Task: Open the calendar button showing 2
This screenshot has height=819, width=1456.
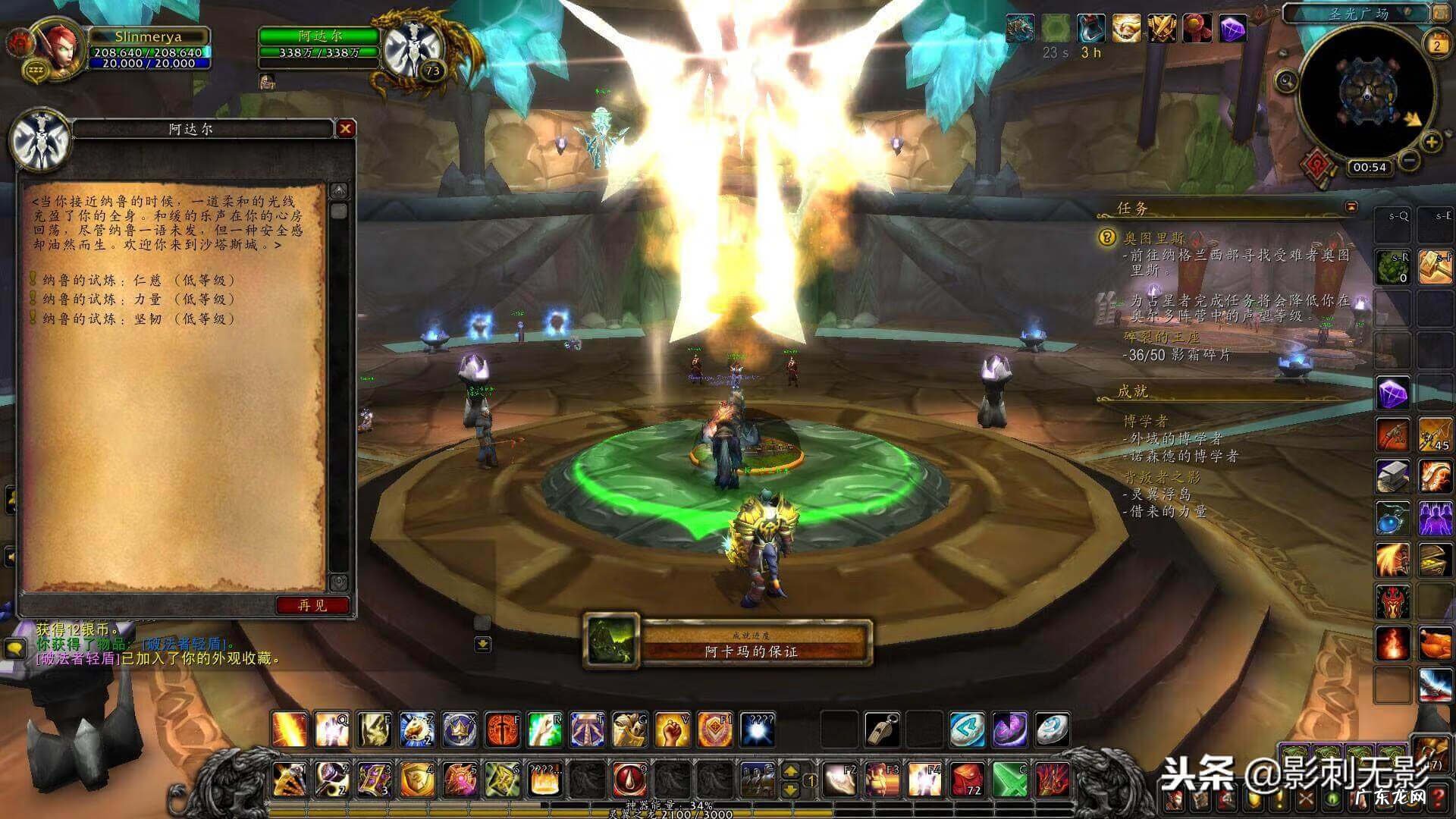Action: click(x=1436, y=44)
